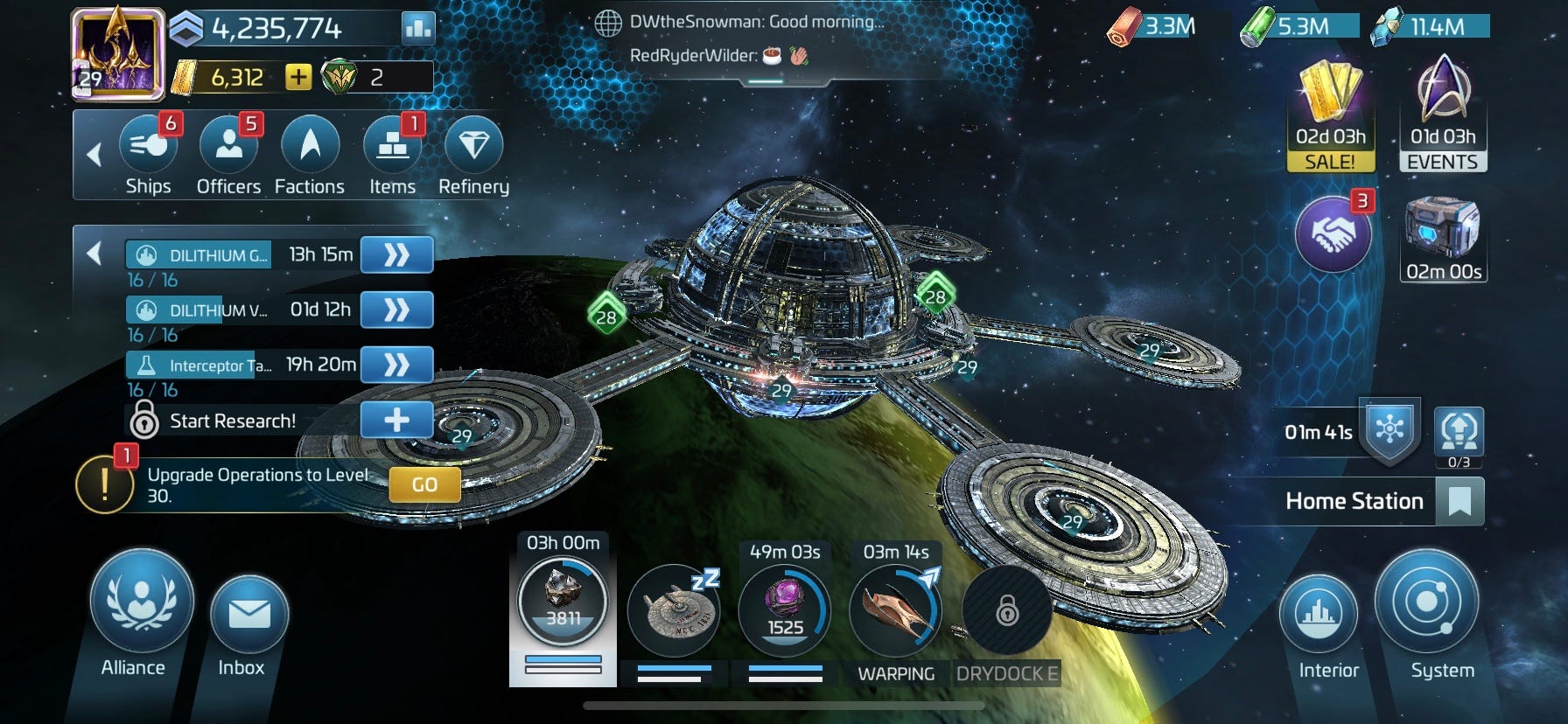Open the alliance help handshake icon
The width and height of the screenshot is (1568, 724).
tap(1332, 233)
